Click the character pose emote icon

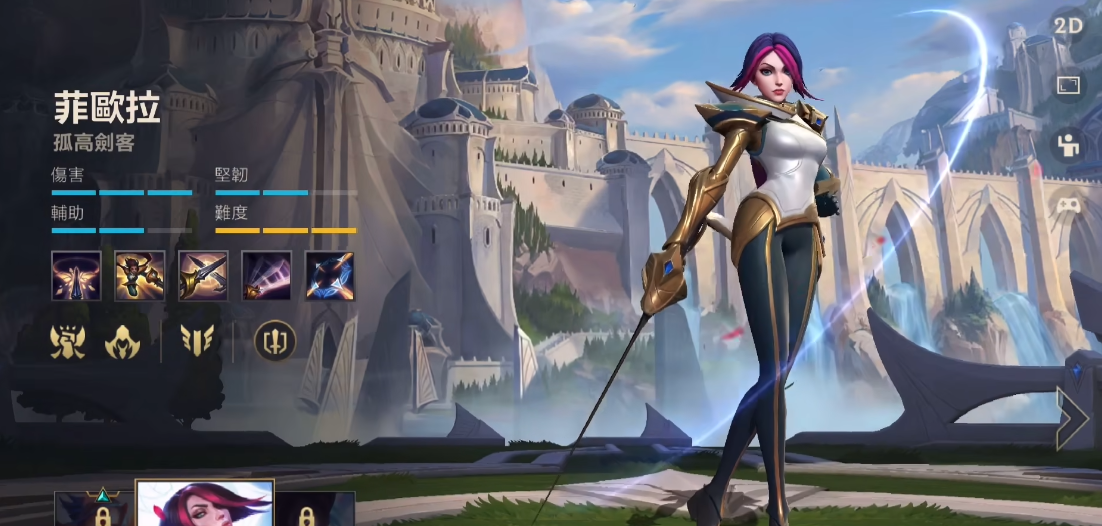[x=1068, y=146]
